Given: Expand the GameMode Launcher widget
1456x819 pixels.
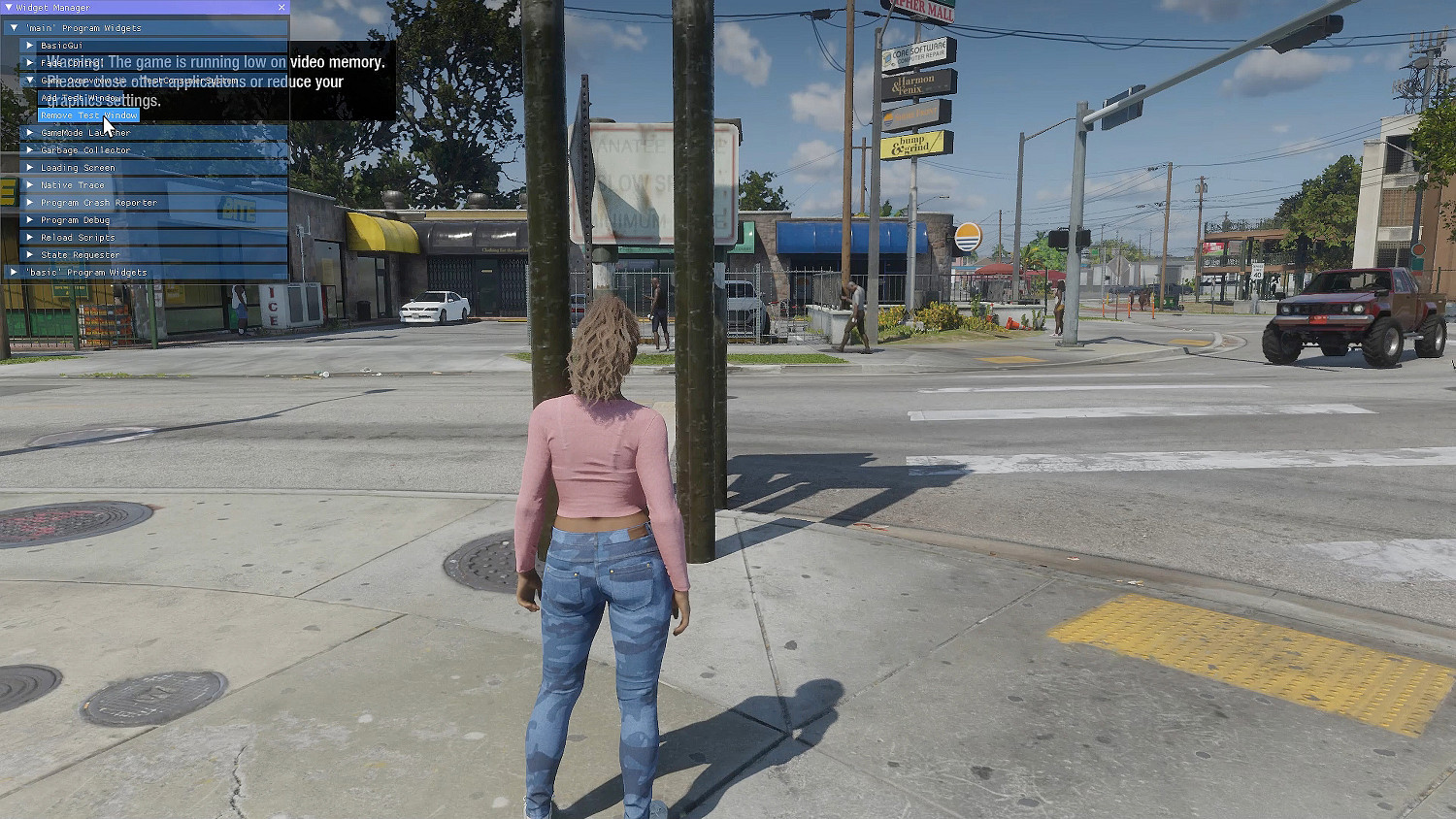Looking at the screenshot, I should tap(29, 132).
